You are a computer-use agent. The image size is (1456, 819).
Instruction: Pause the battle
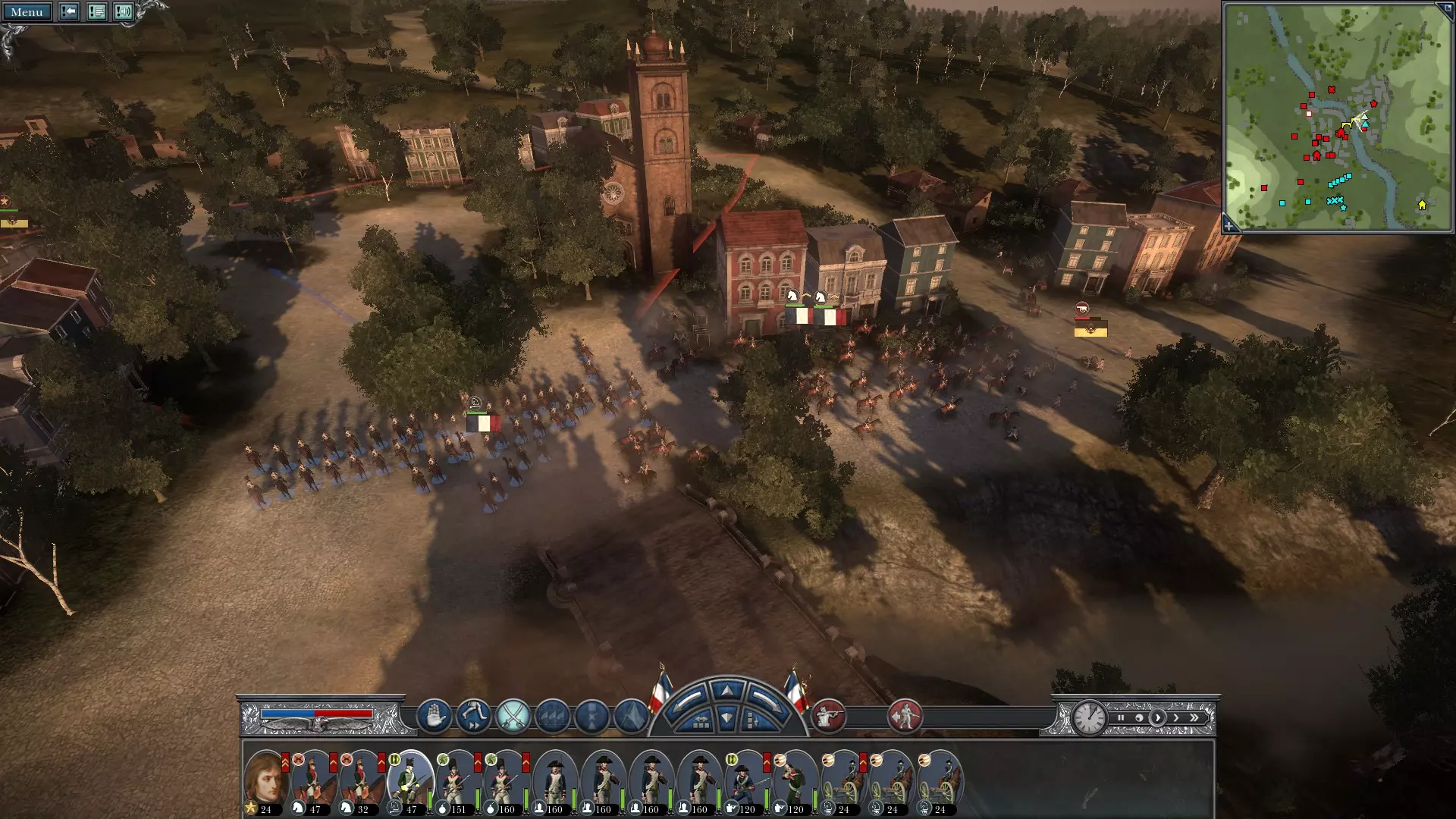(x=1121, y=717)
